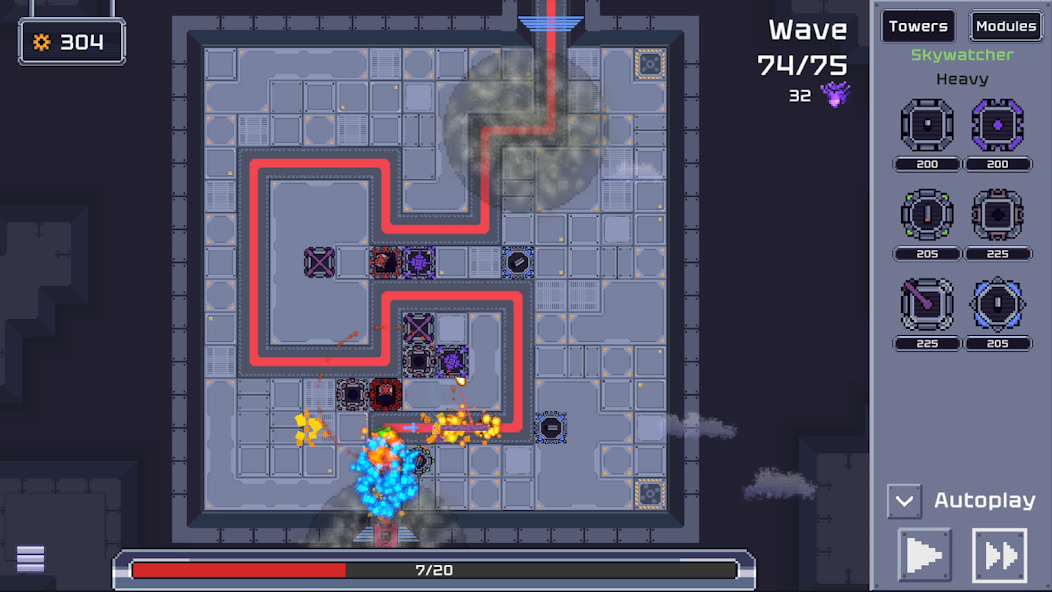Toggle the Autoplay checkbox
1052x592 pixels.
[904, 500]
